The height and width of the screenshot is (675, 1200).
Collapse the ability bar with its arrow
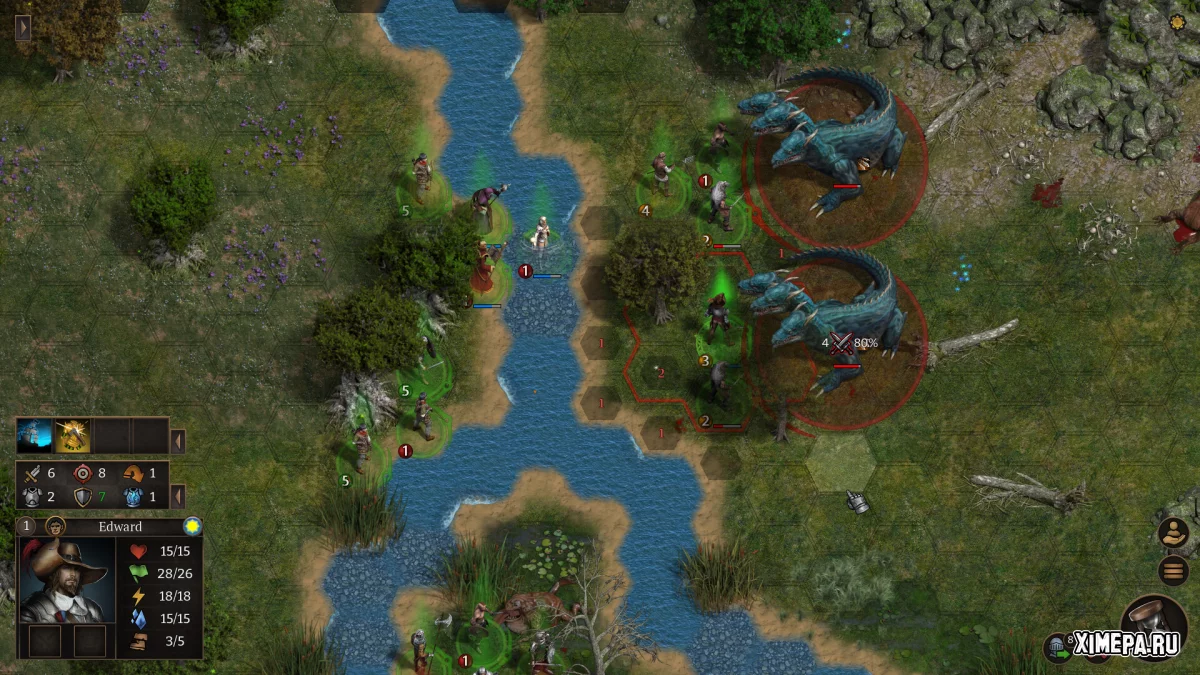click(x=177, y=441)
